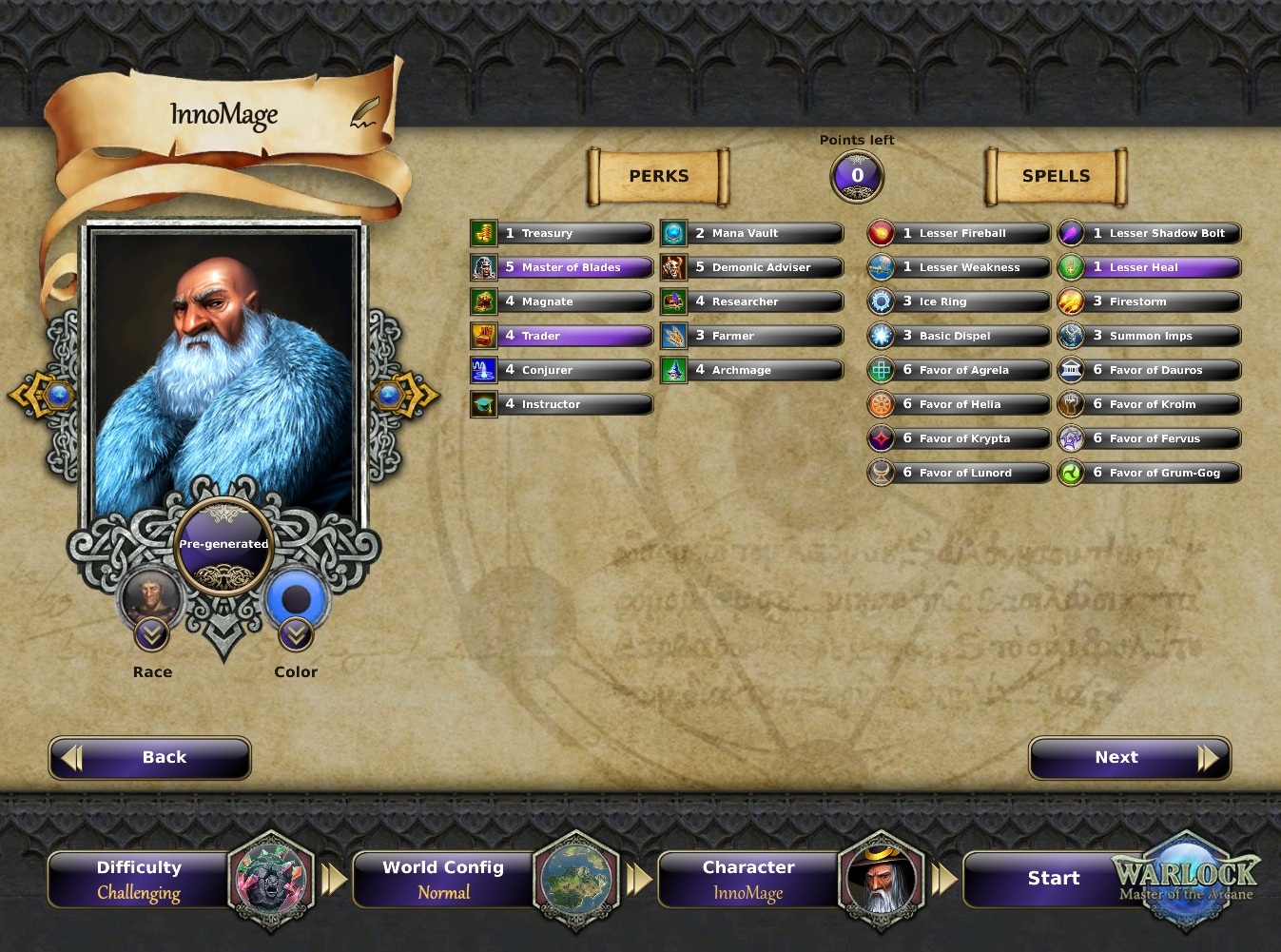The height and width of the screenshot is (952, 1281).
Task: Open the Difficulty step
Action: (x=139, y=879)
